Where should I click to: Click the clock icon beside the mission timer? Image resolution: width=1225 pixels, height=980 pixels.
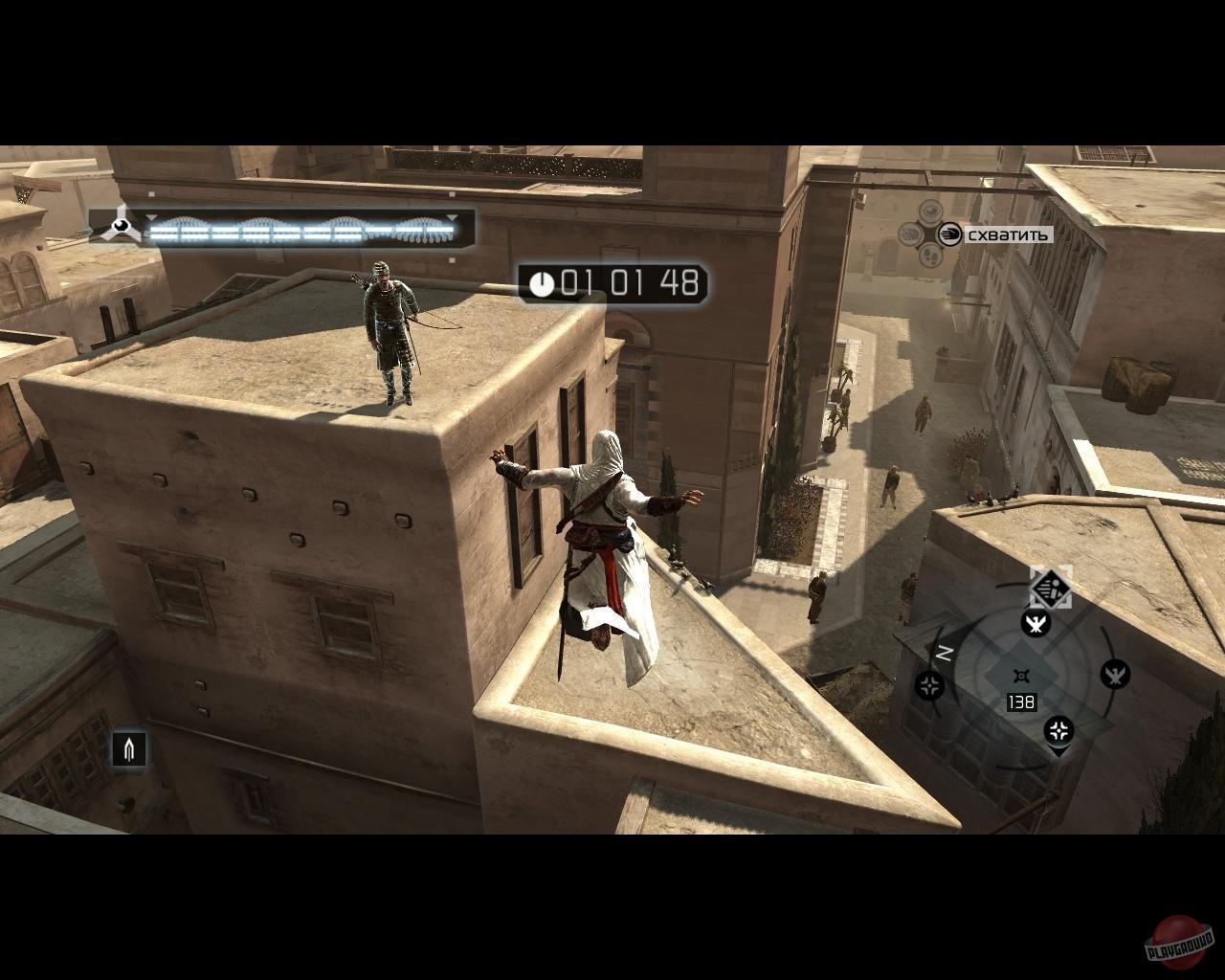(543, 284)
